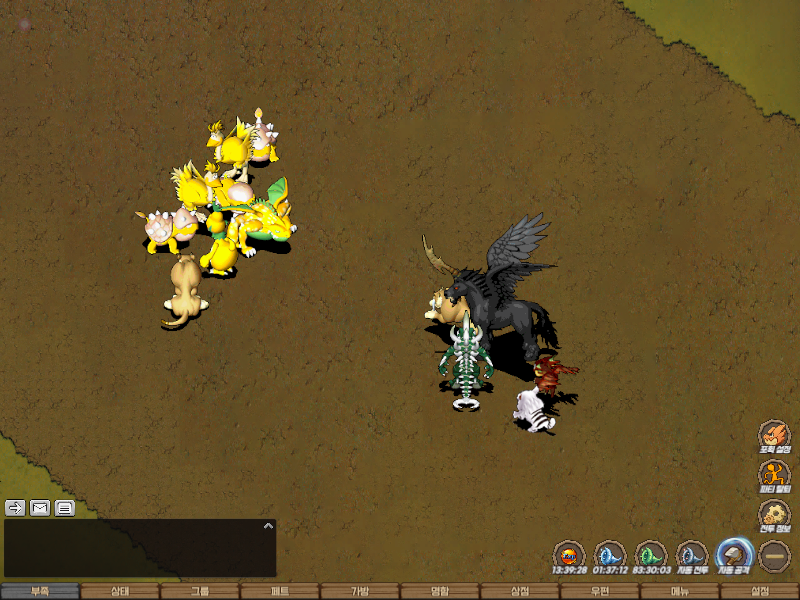Open 포획 설정 capture settings icon
This screenshot has height=600, width=800.
tap(774, 435)
